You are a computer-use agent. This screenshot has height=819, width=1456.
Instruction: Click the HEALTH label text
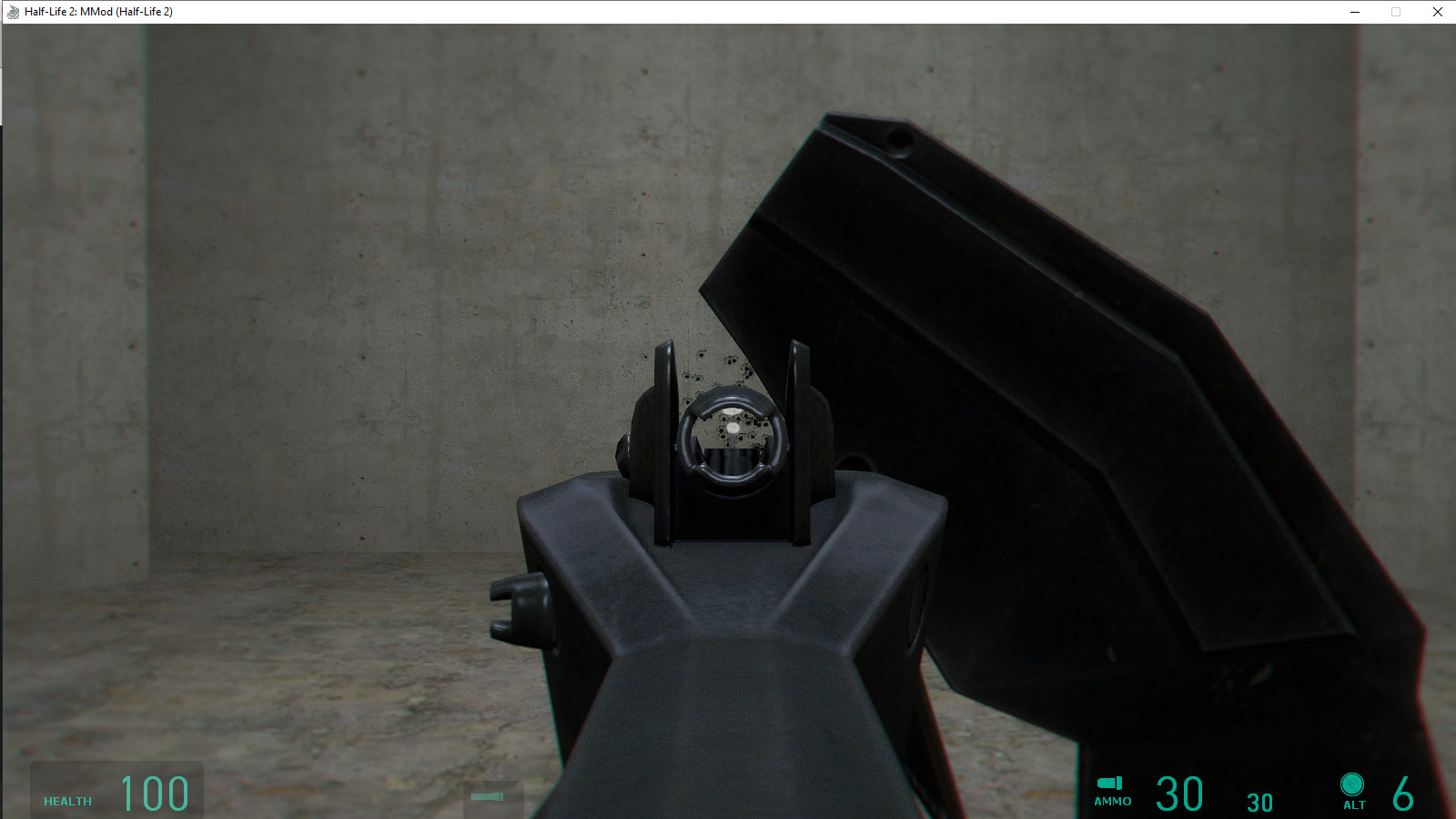(x=66, y=803)
